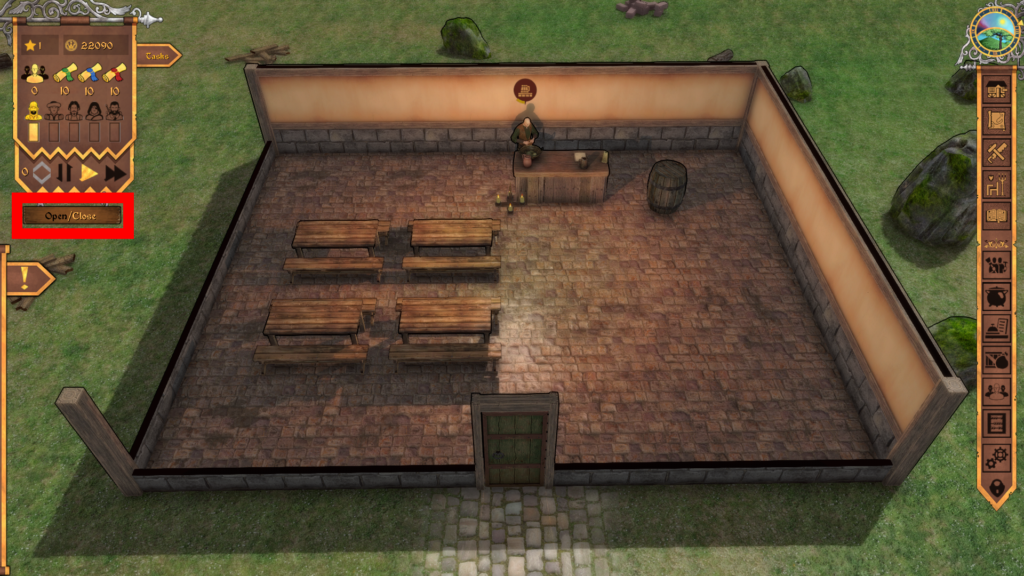1024x576 pixels.
Task: Open the staff group management icon
Action: (996, 265)
